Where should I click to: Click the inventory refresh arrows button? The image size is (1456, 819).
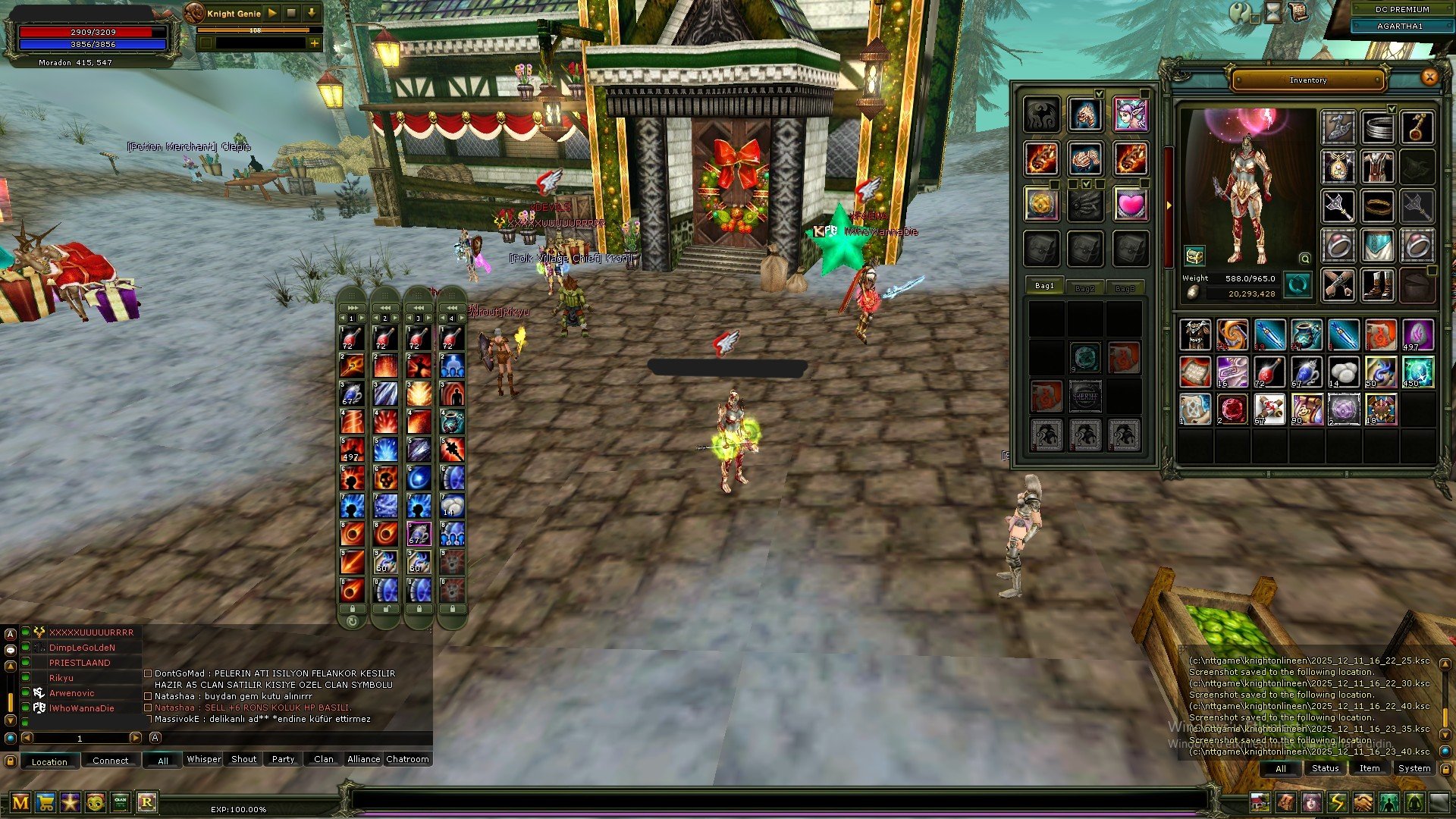[x=1298, y=285]
